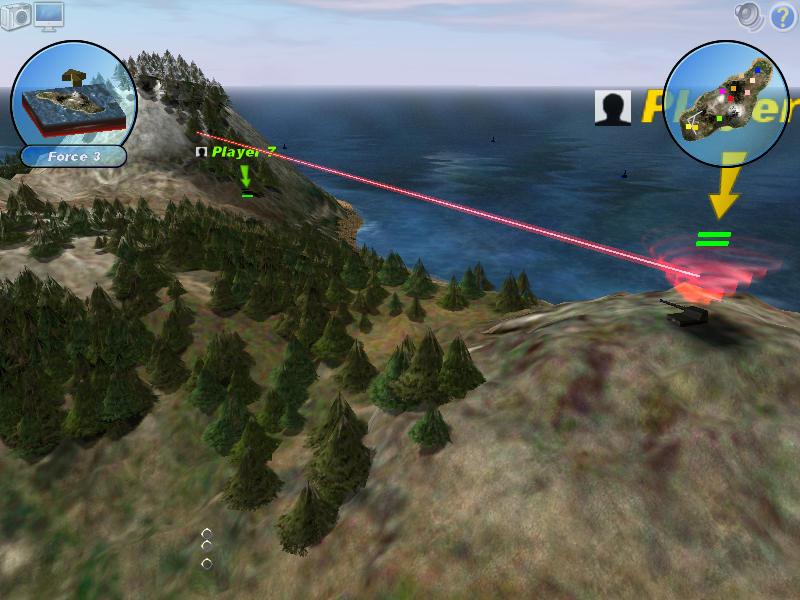Open the circular island minimap

point(727,103)
